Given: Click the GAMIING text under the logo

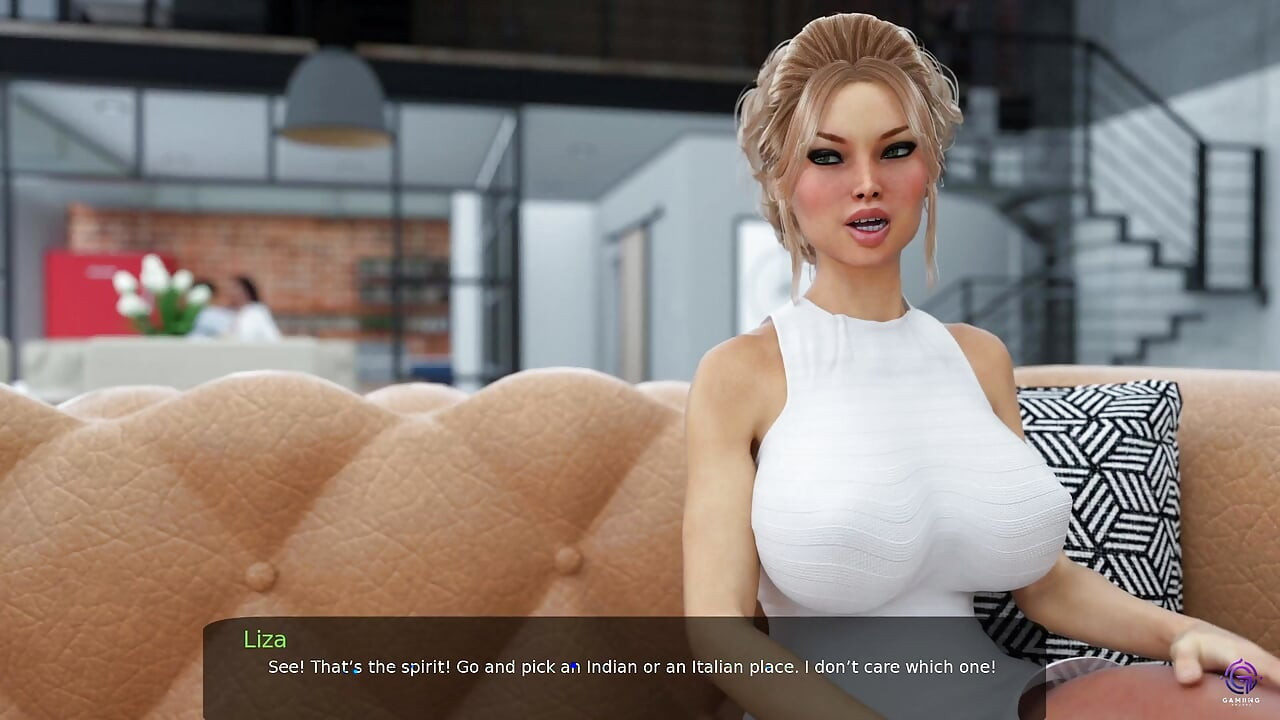Looking at the screenshot, I should pos(1241,700).
